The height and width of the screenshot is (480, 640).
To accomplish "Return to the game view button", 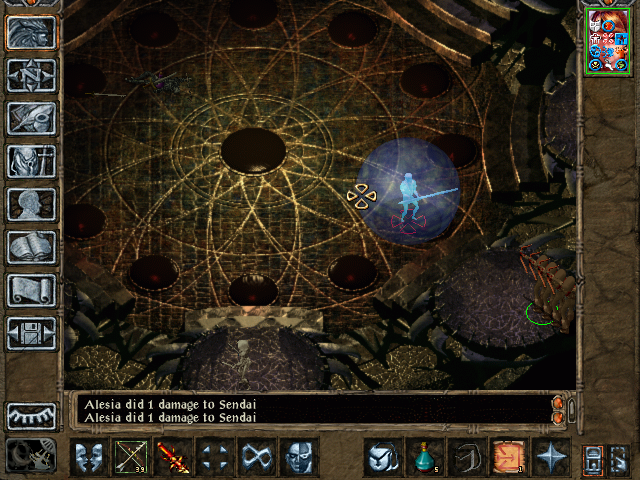I will tap(31, 33).
